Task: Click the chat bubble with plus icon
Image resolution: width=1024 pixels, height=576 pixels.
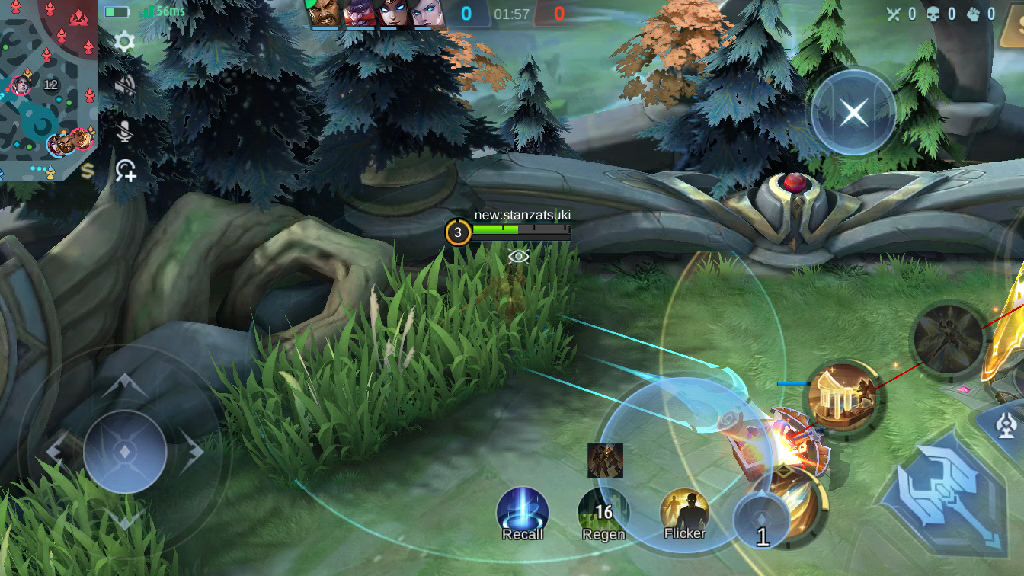Action: tap(126, 171)
